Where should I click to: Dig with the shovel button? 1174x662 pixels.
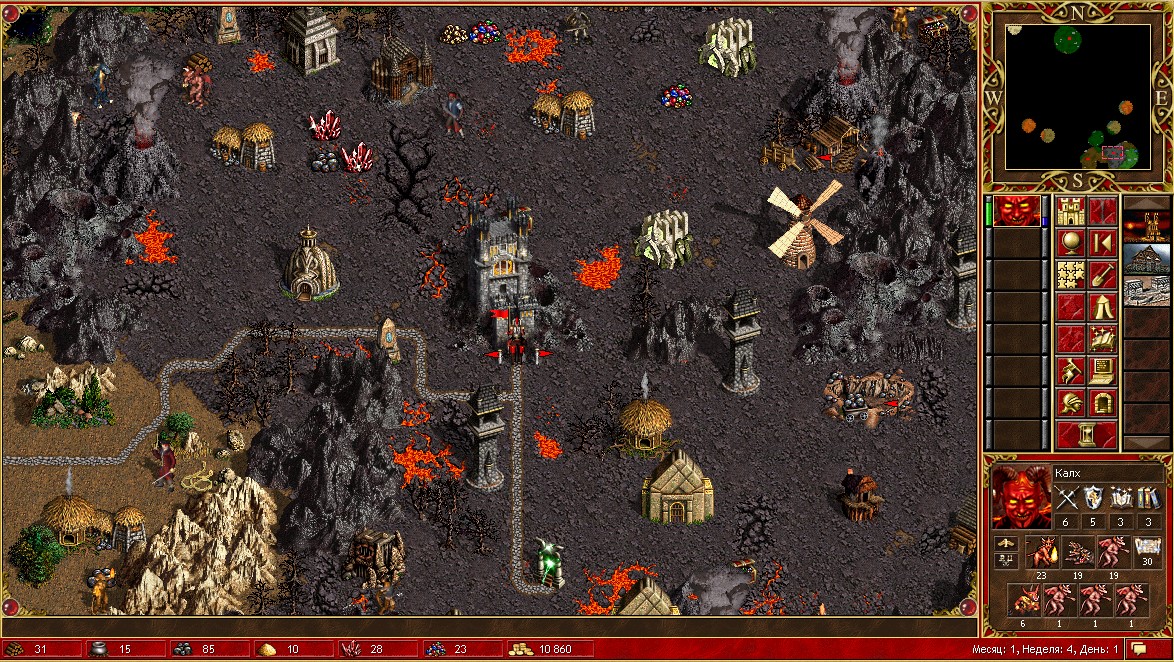click(x=1102, y=274)
